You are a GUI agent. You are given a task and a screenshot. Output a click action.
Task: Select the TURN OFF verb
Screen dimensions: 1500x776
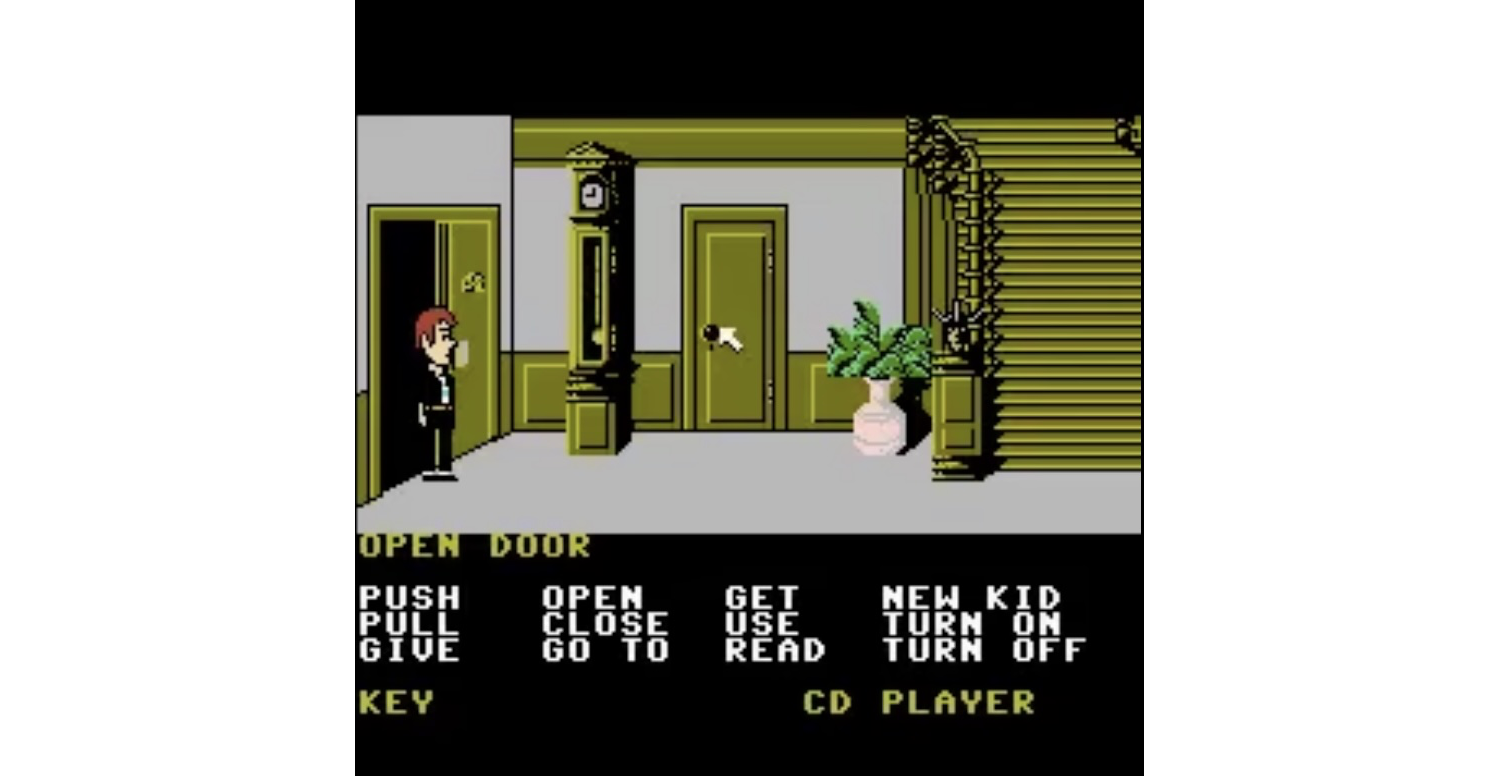pos(978,652)
